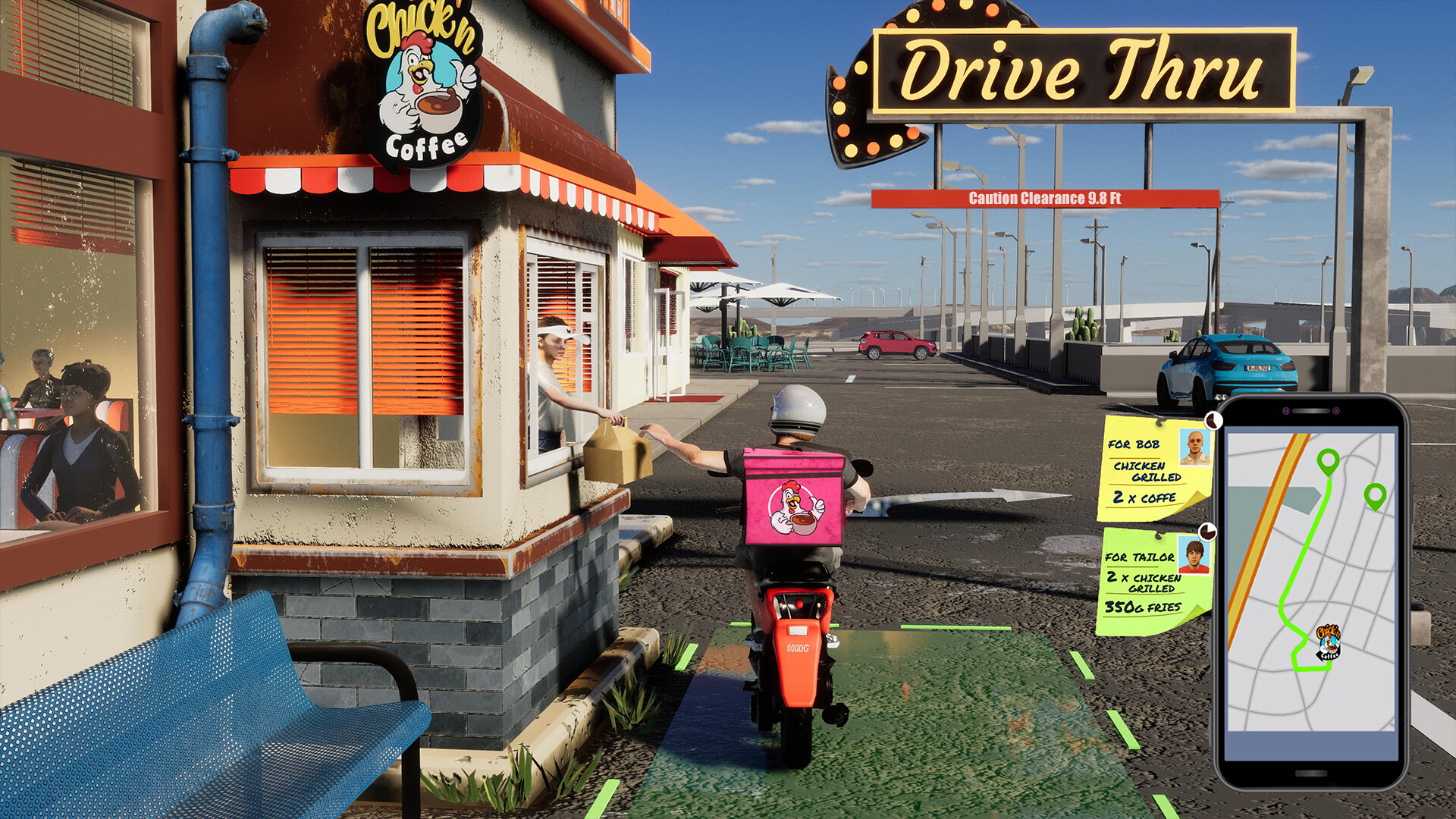Toggle Tailor's order note

tap(1142, 576)
